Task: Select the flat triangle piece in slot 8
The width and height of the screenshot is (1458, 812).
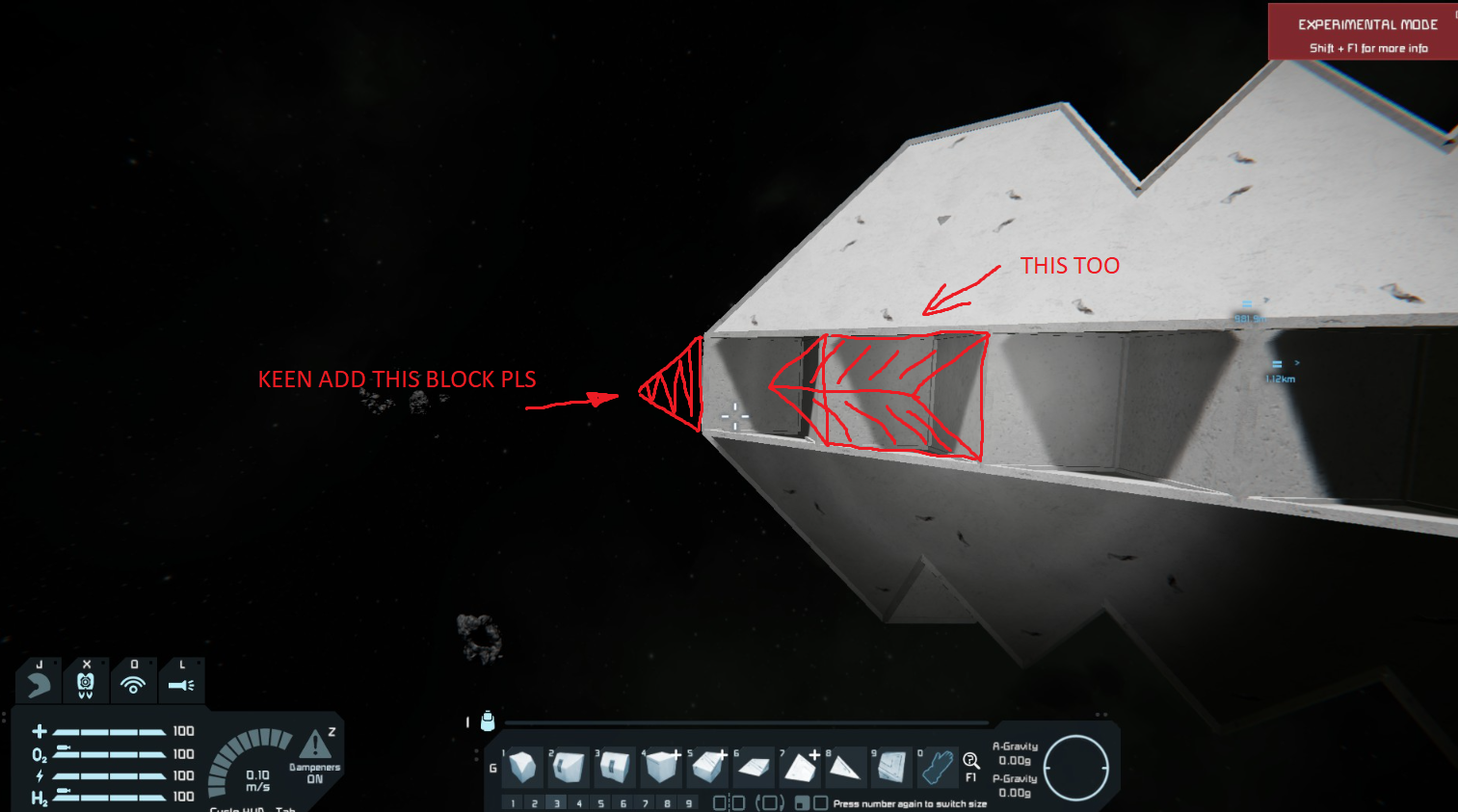Action: tap(845, 767)
